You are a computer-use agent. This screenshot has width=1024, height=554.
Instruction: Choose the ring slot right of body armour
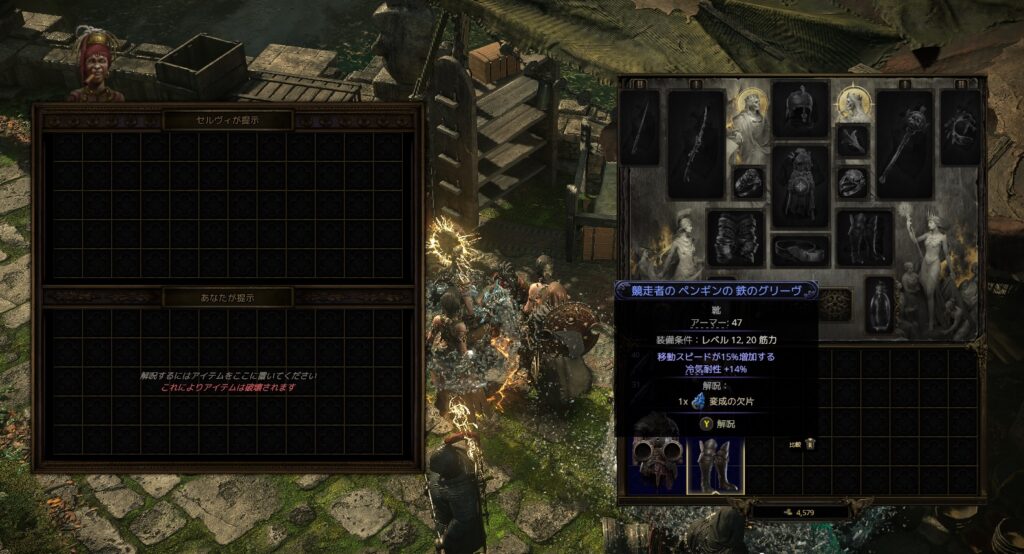(x=853, y=181)
